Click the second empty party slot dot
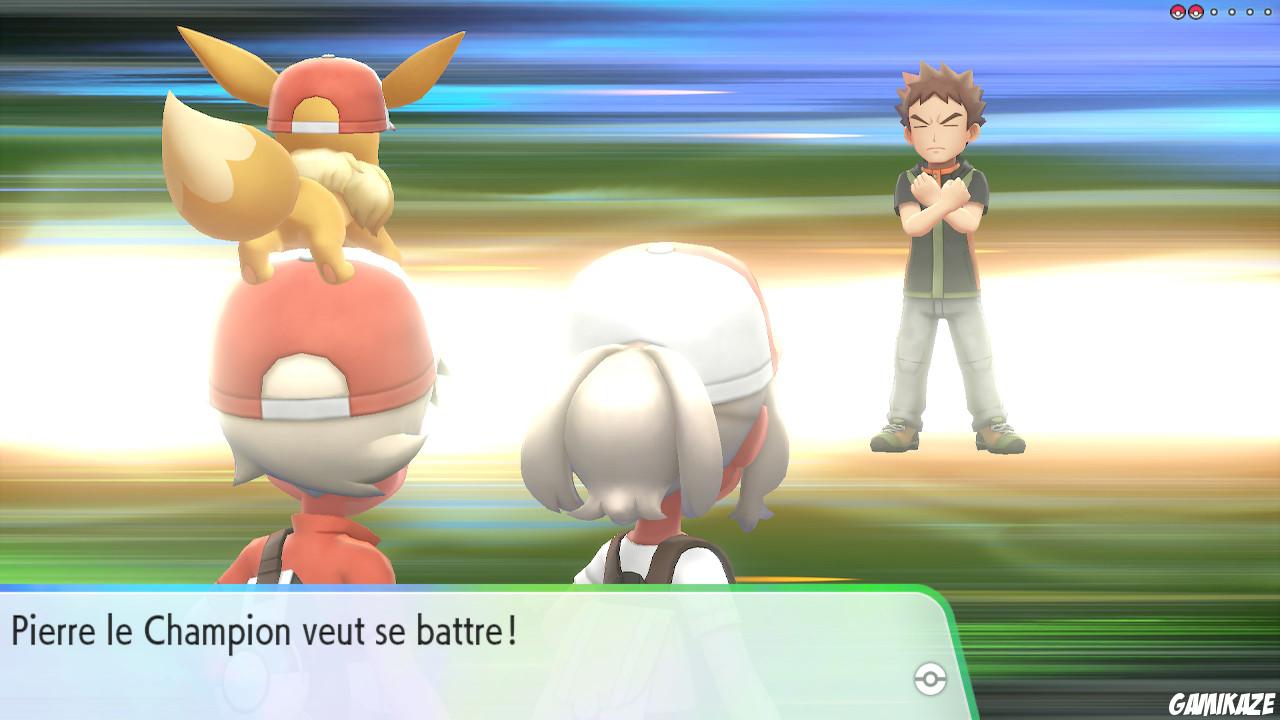 [1232, 11]
